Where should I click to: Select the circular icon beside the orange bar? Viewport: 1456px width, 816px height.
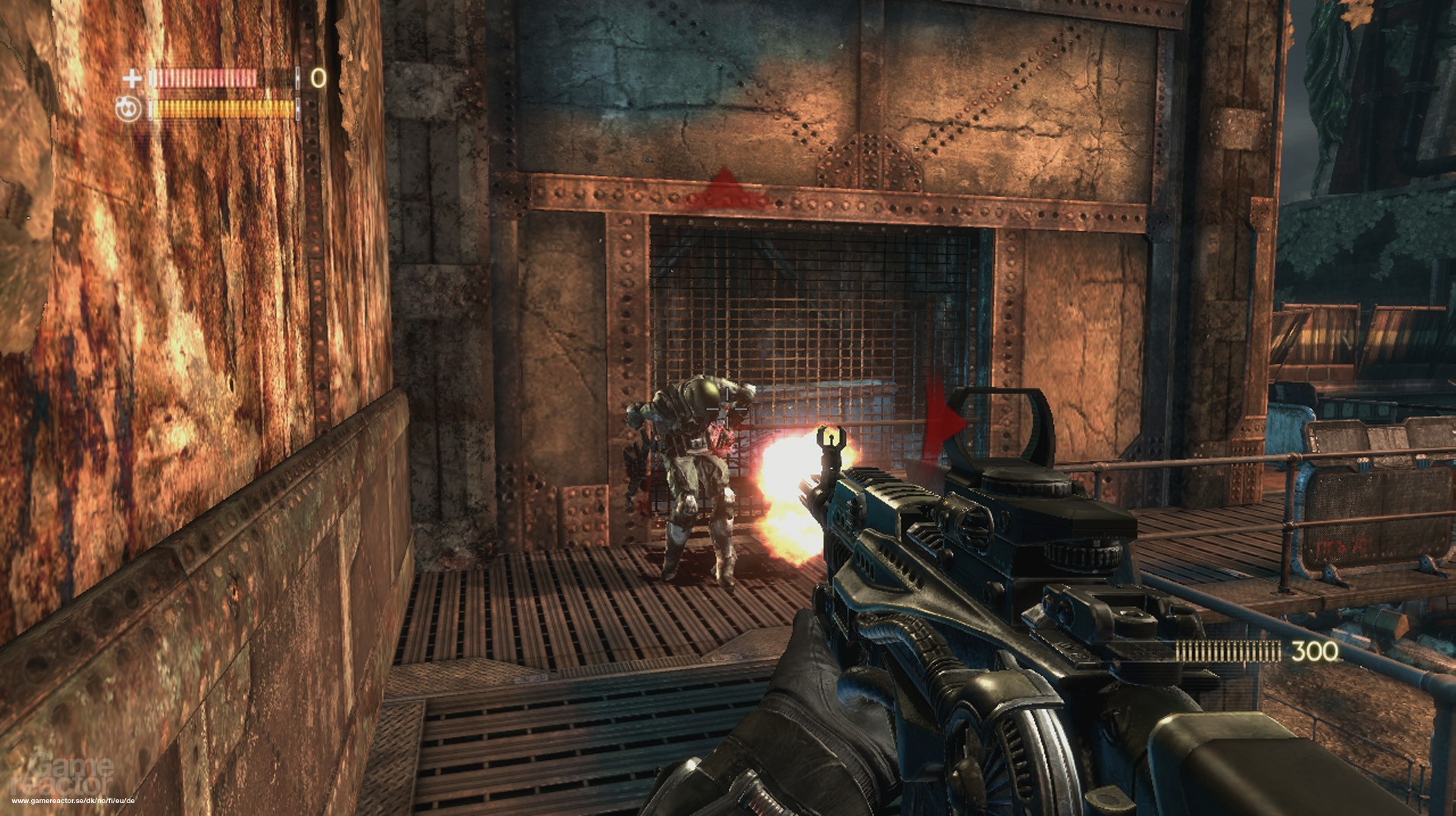130,109
